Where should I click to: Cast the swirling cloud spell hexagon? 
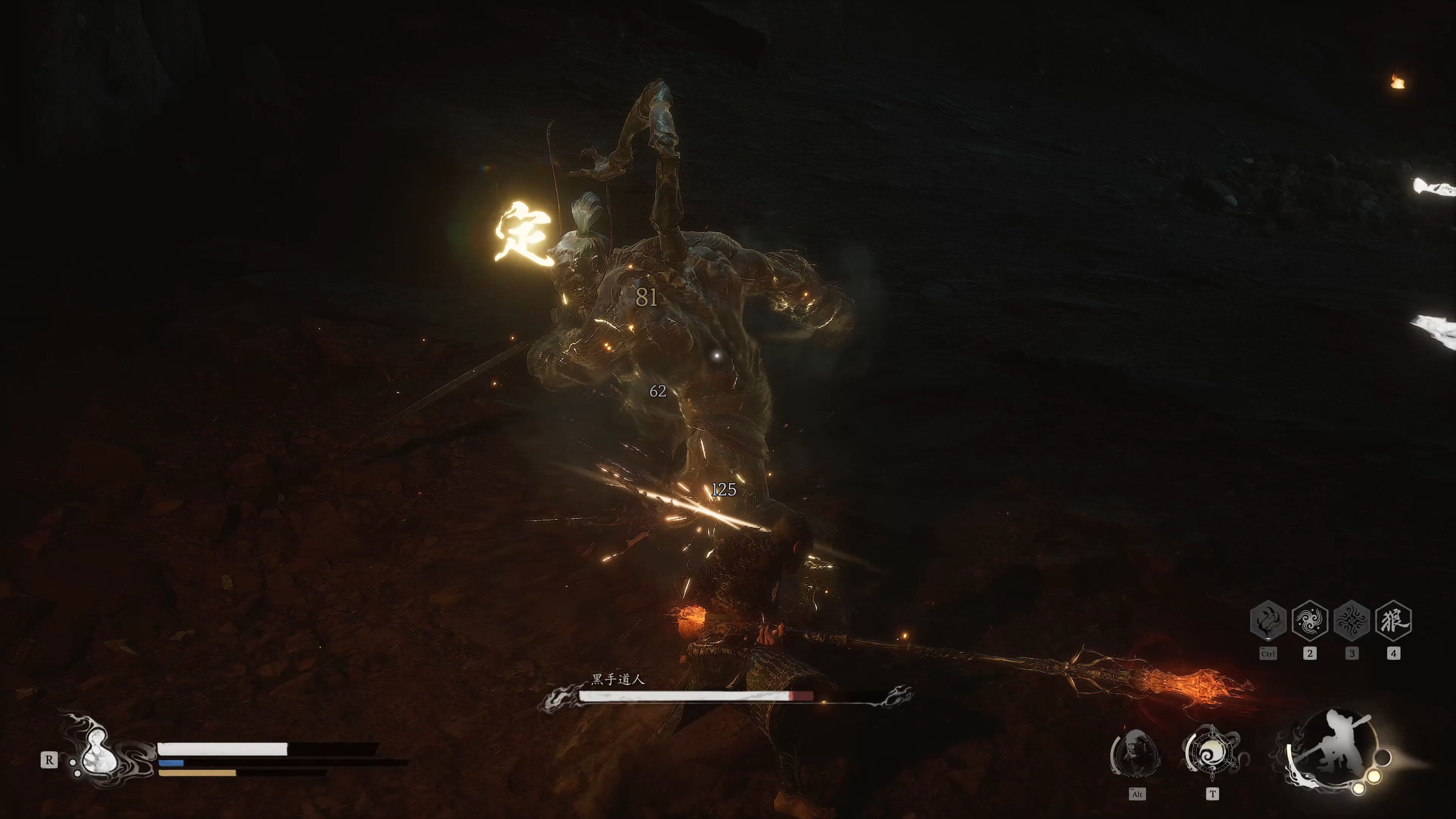1310,621
